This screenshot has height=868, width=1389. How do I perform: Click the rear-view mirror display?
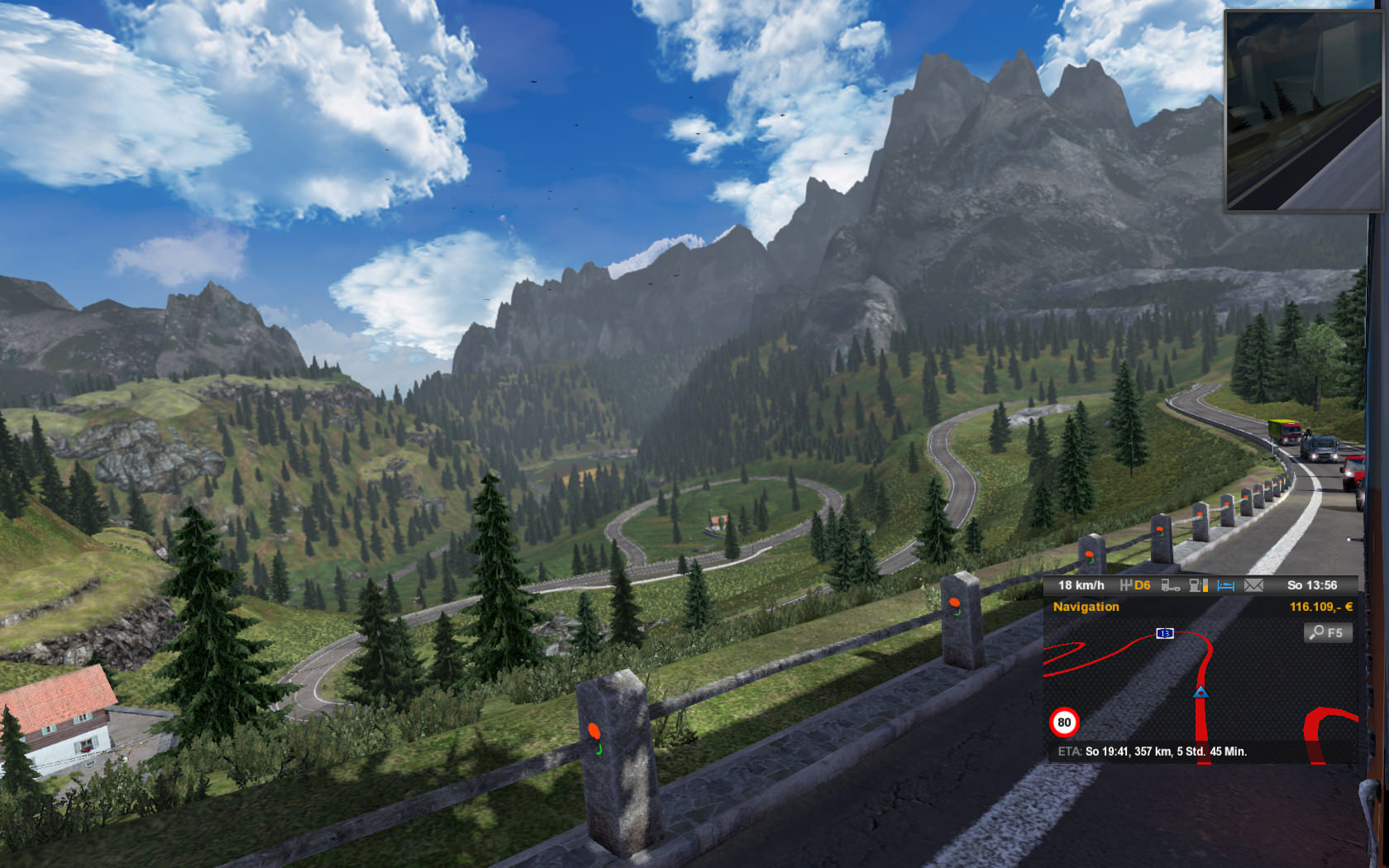(x=1303, y=111)
